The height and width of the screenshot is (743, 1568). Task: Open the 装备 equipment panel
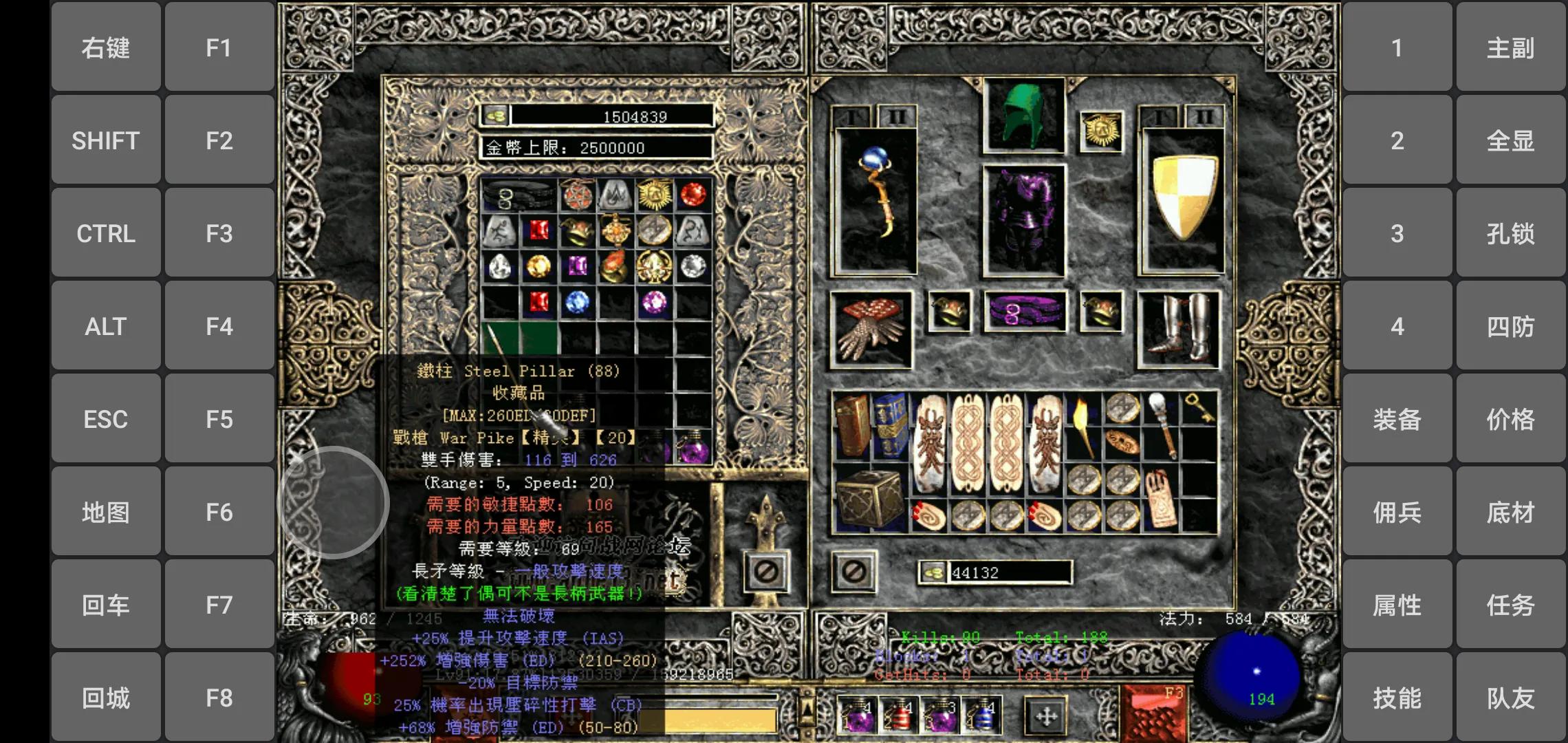[1397, 420]
